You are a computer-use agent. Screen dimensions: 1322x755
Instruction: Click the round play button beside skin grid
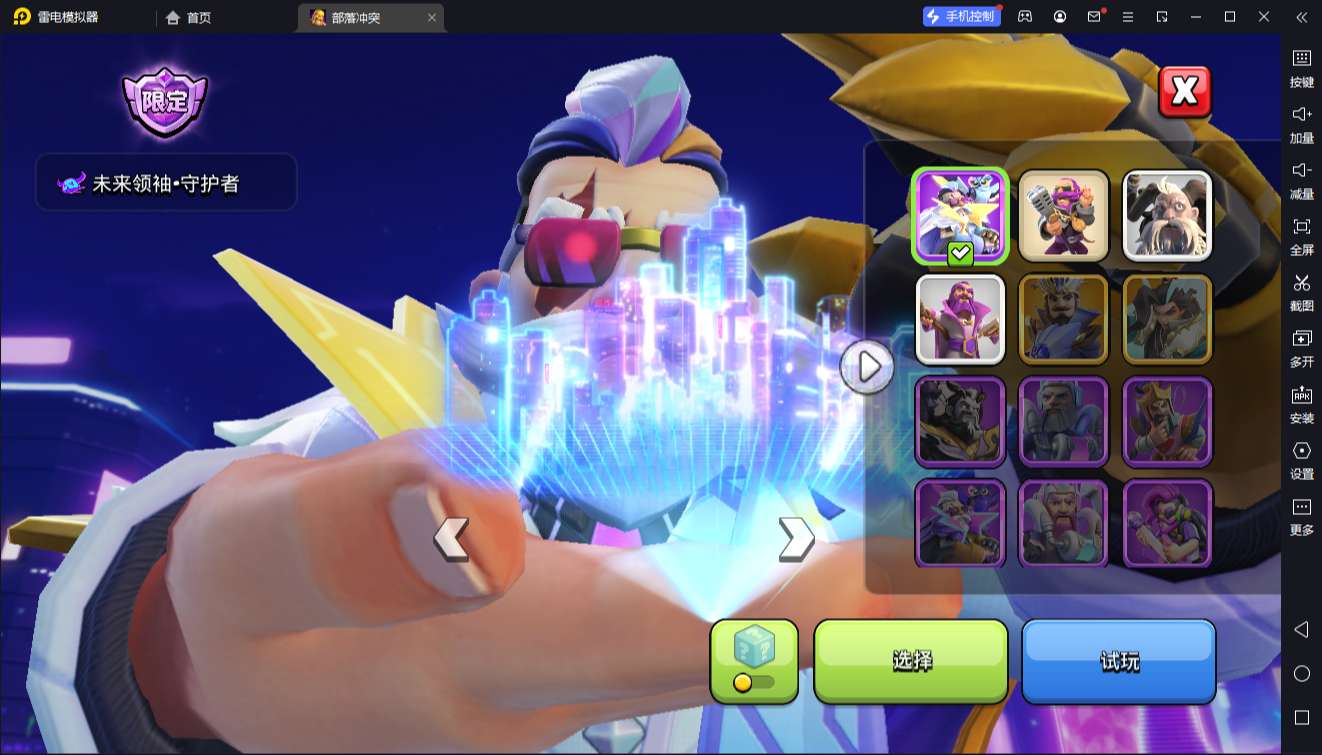(867, 367)
